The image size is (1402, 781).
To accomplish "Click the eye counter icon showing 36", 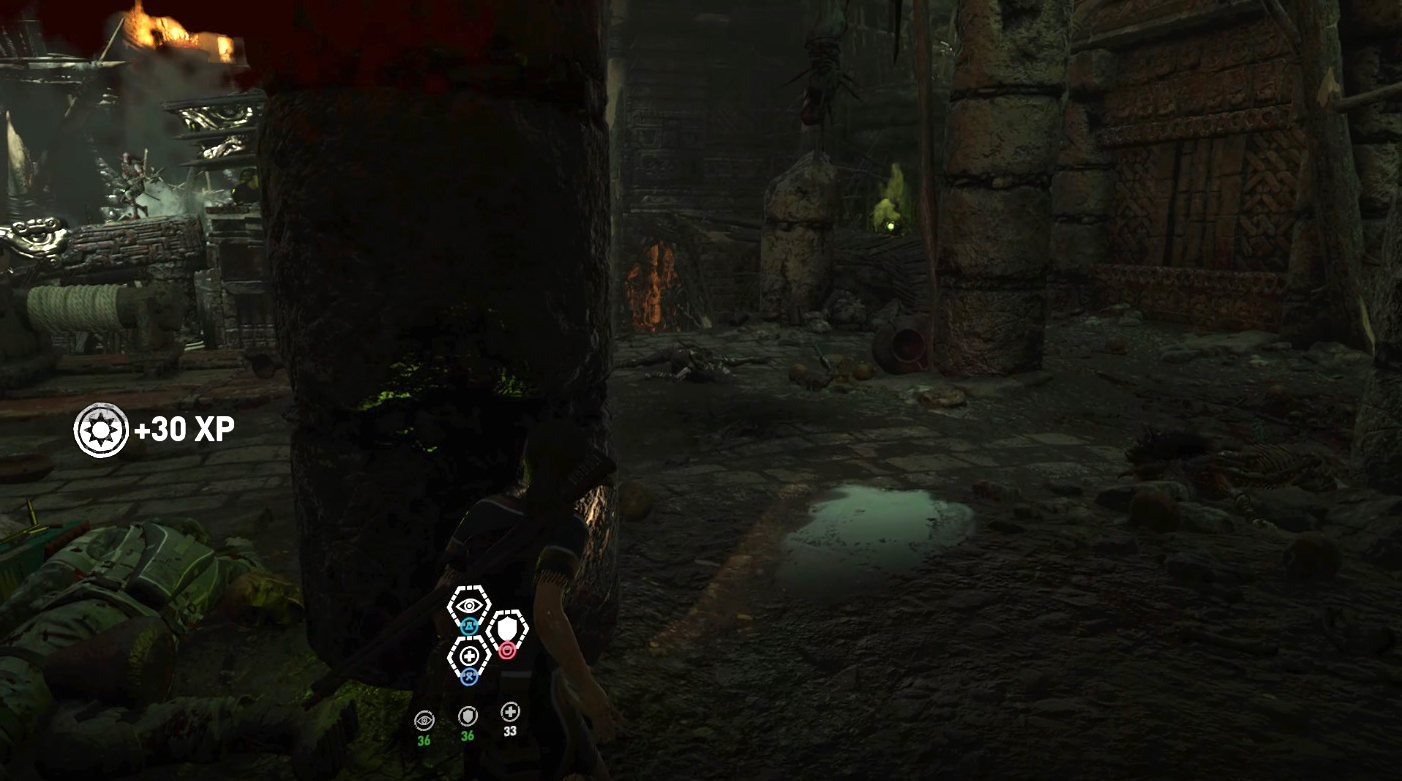I will 424,717.
